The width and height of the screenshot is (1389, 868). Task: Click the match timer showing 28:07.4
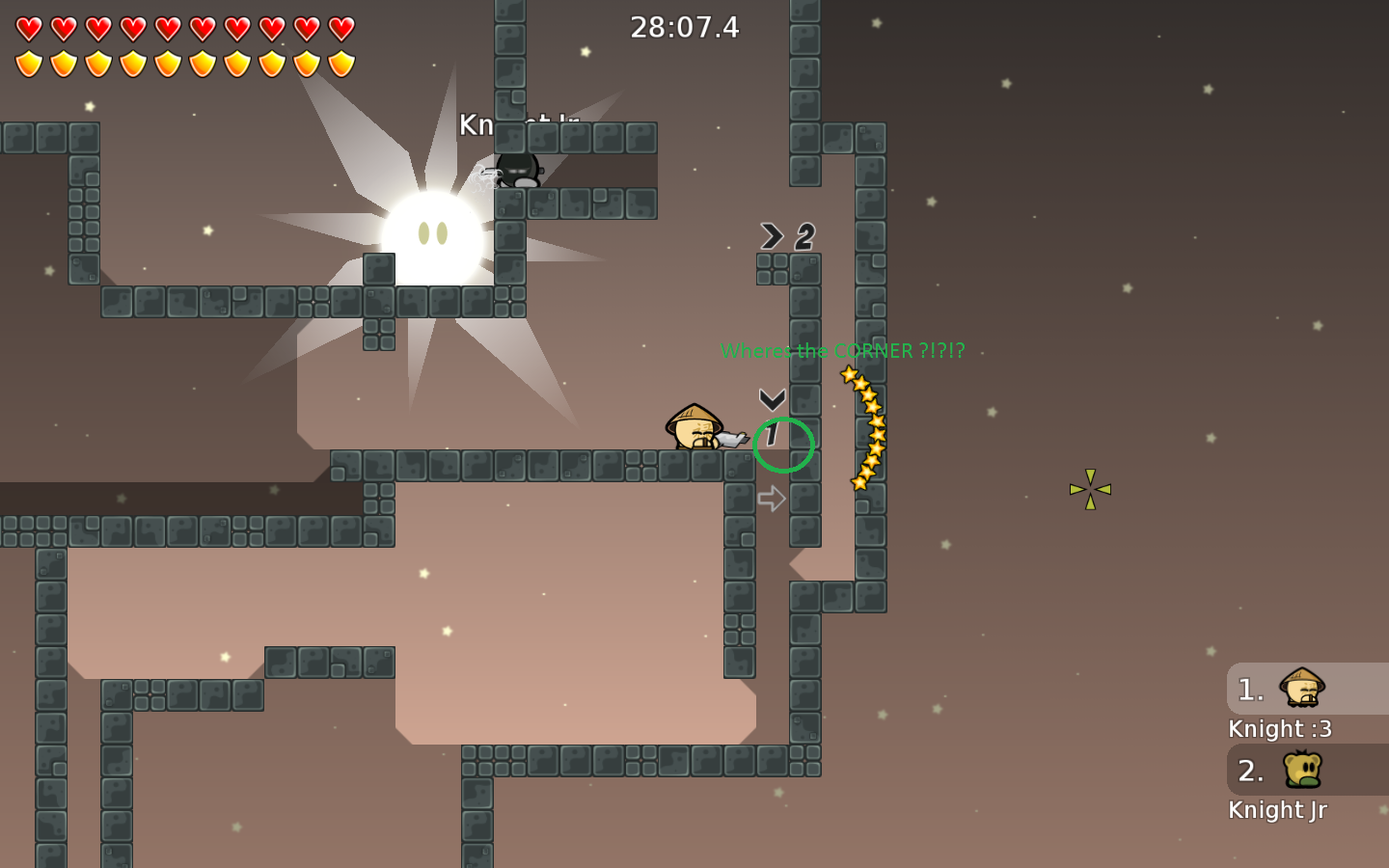(686, 27)
